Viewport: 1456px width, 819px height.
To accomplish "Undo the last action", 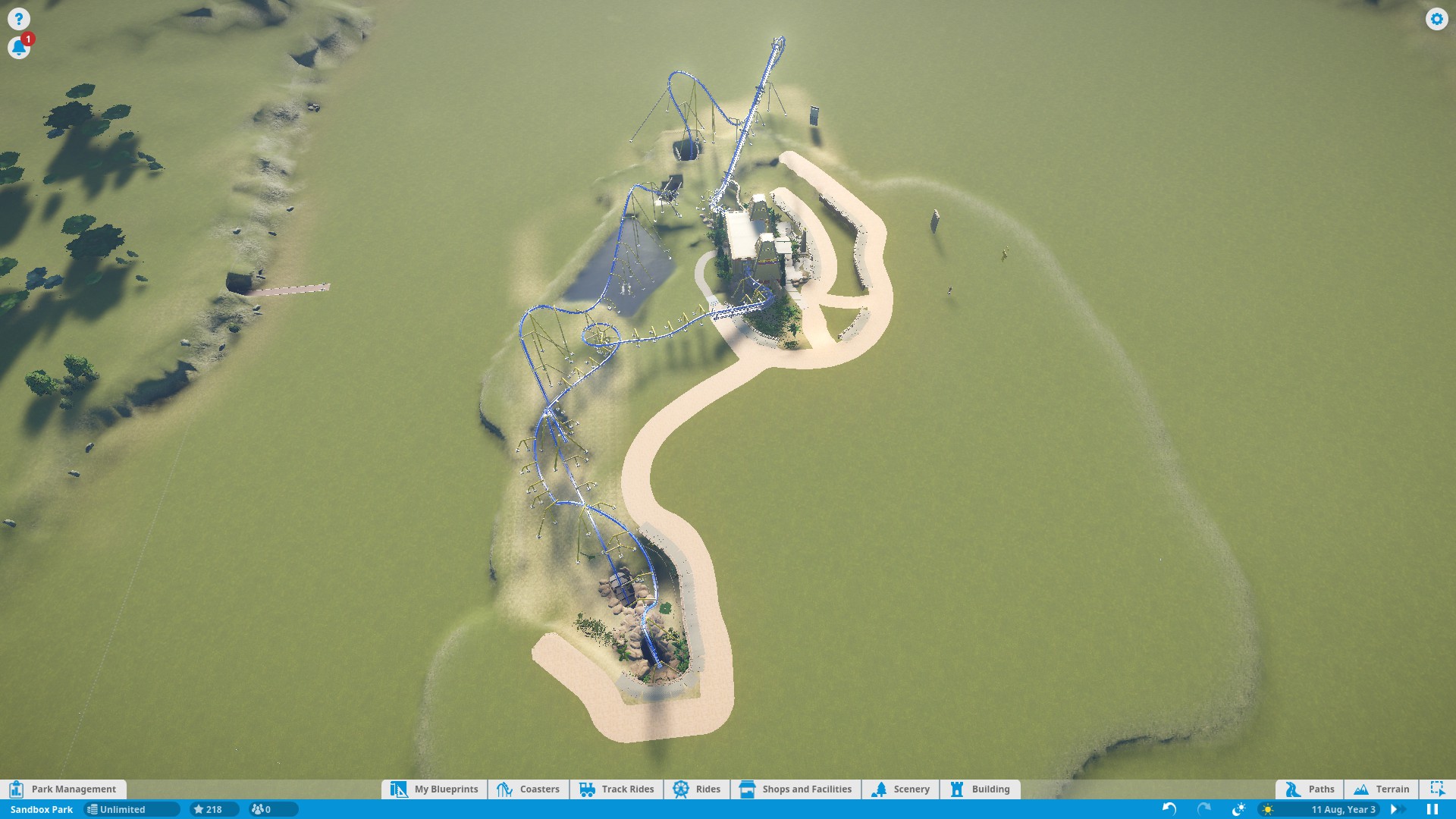I will [1169, 809].
